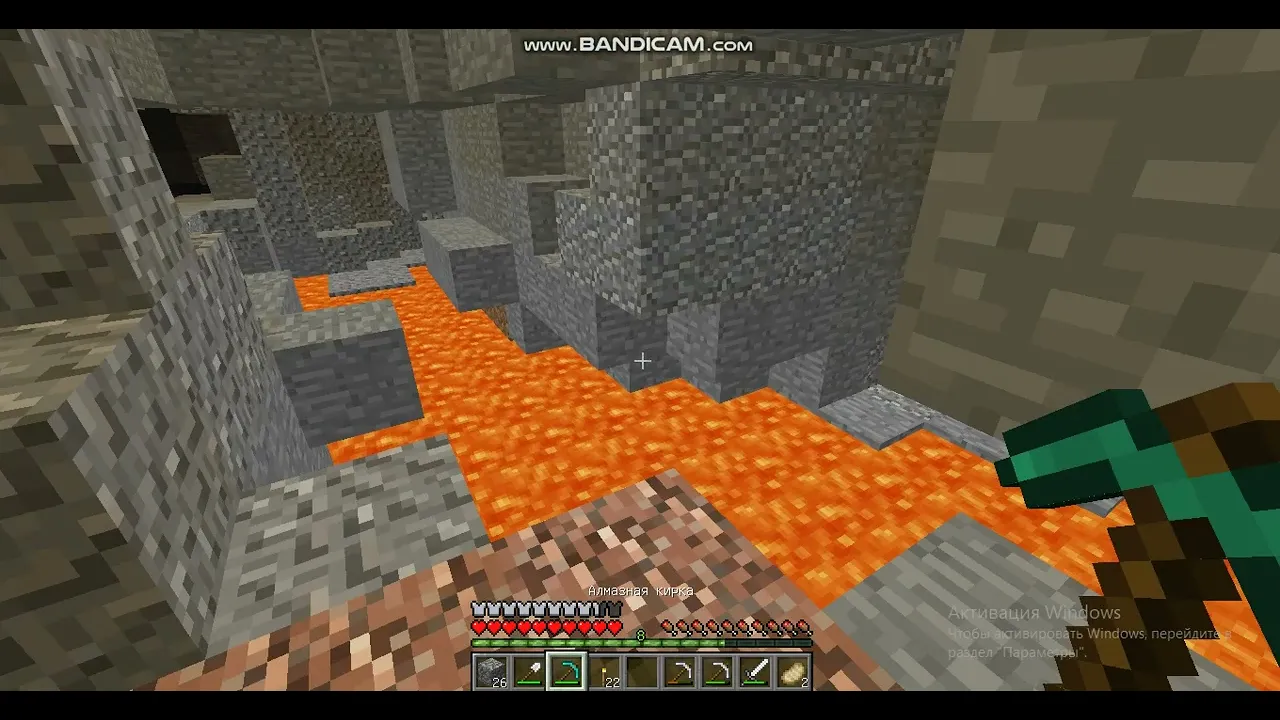This screenshot has width=1280, height=720.
Task: Select the iron pickaxe with orange durability bar
Action: pos(679,671)
